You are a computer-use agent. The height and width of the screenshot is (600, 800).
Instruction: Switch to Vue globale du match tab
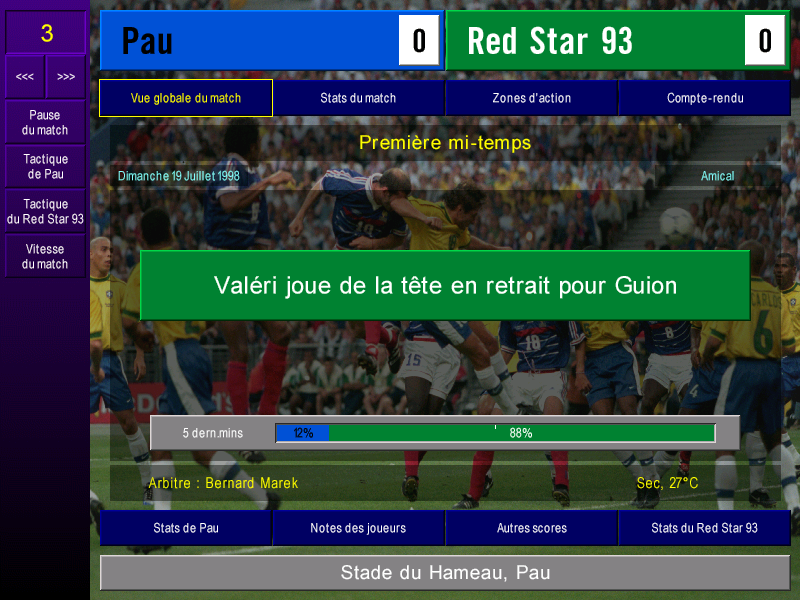coord(186,98)
